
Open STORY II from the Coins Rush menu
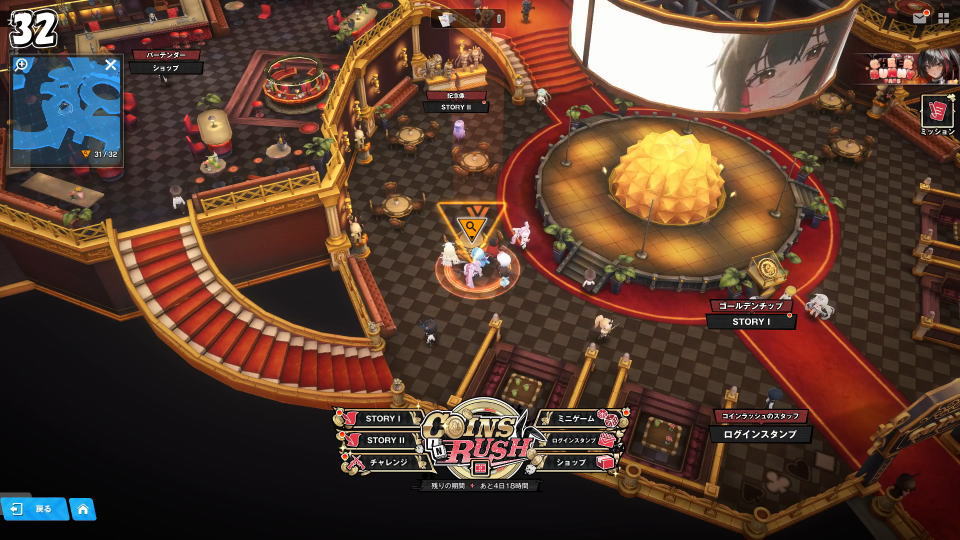pos(384,440)
